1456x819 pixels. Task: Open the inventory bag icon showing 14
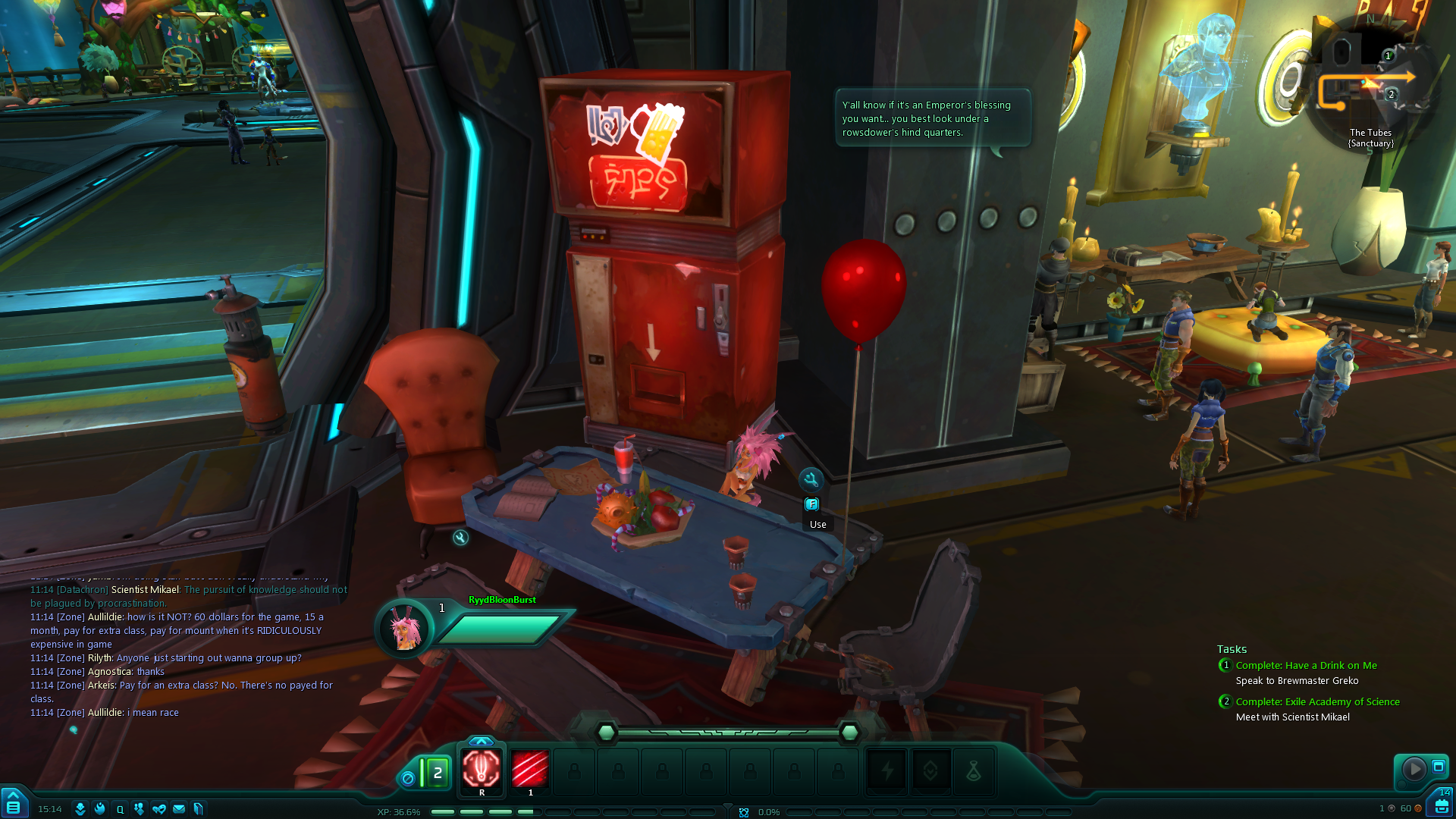click(1440, 805)
